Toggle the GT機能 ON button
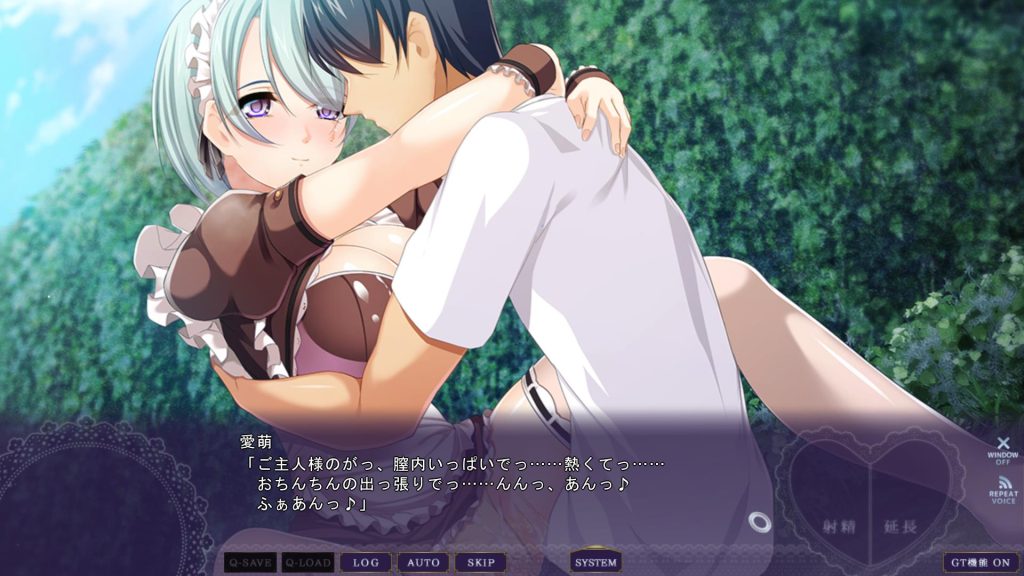1024x576 pixels. [x=981, y=563]
